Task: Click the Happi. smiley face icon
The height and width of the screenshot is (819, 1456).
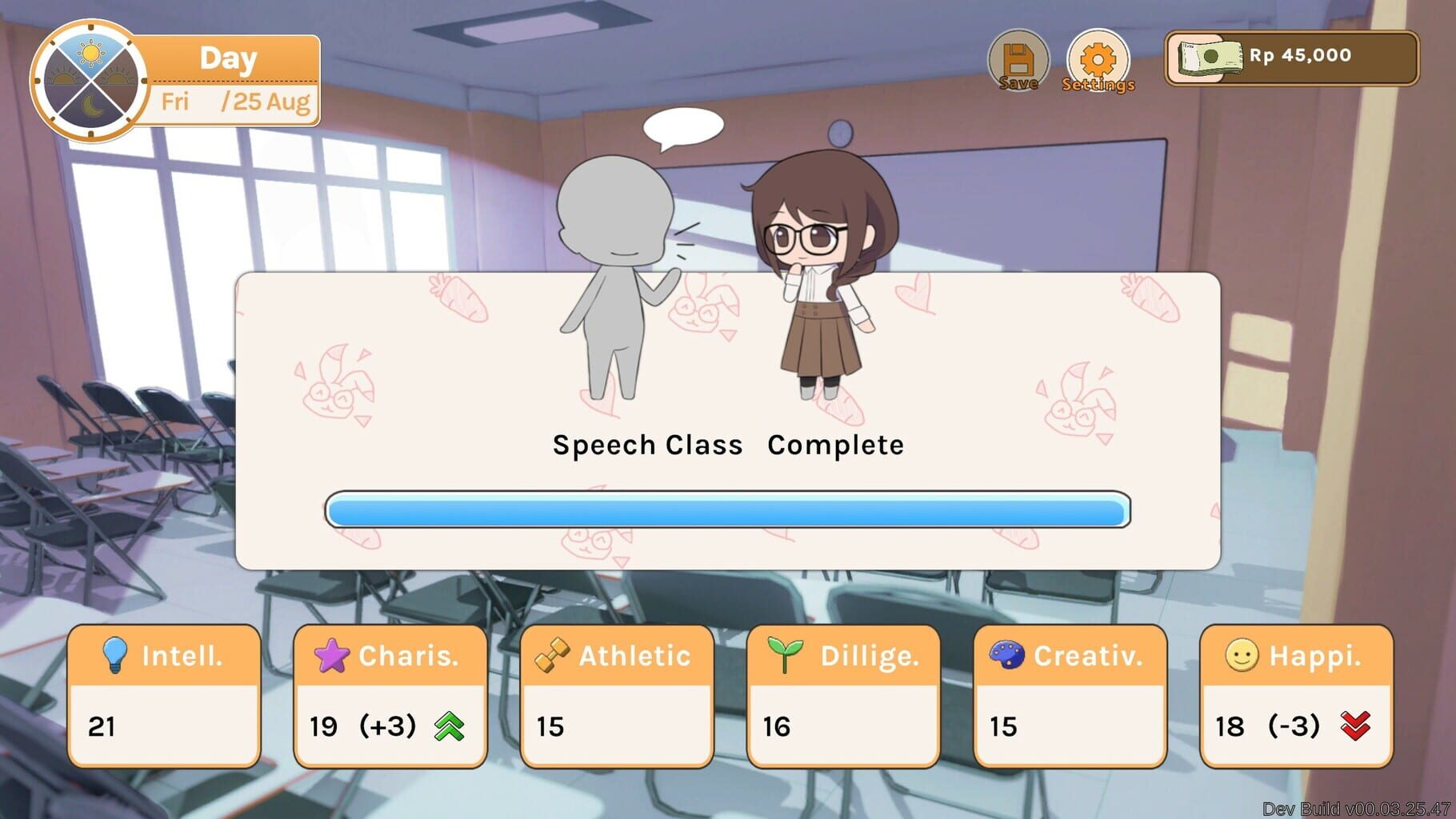Action: [x=1241, y=656]
